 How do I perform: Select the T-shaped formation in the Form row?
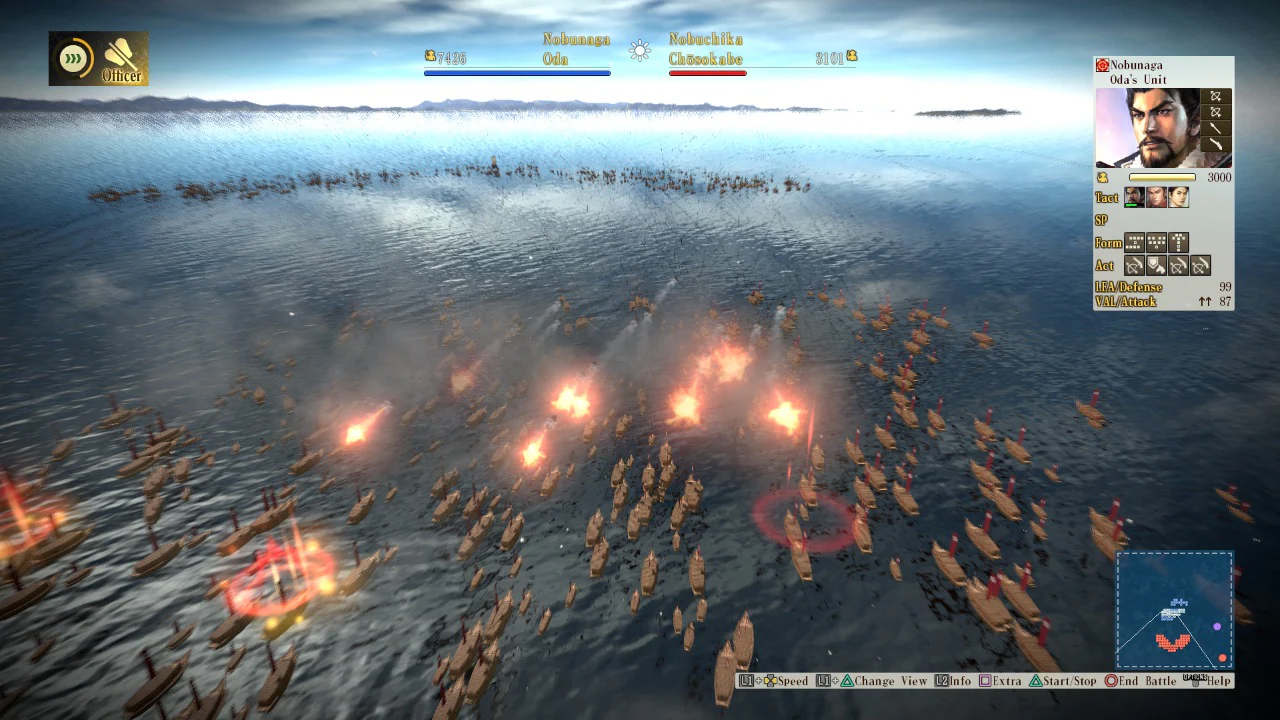click(1180, 242)
